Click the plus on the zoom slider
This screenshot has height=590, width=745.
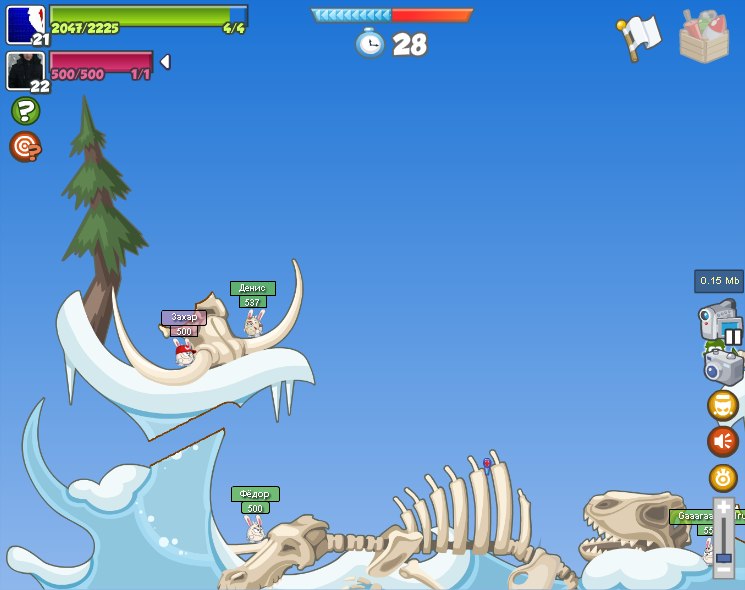click(x=723, y=508)
